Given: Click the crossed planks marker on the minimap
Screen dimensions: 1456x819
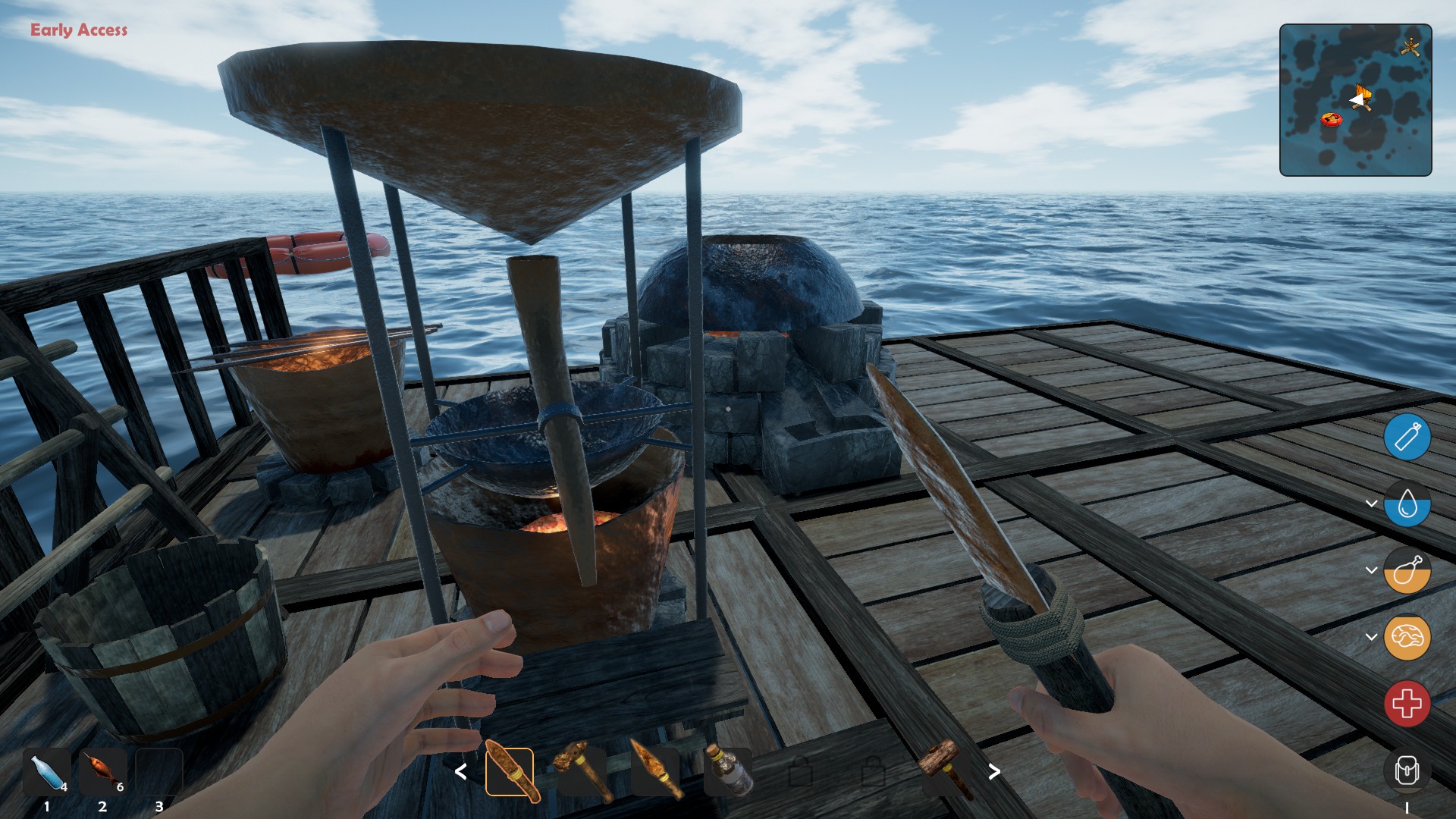Looking at the screenshot, I should (1410, 47).
